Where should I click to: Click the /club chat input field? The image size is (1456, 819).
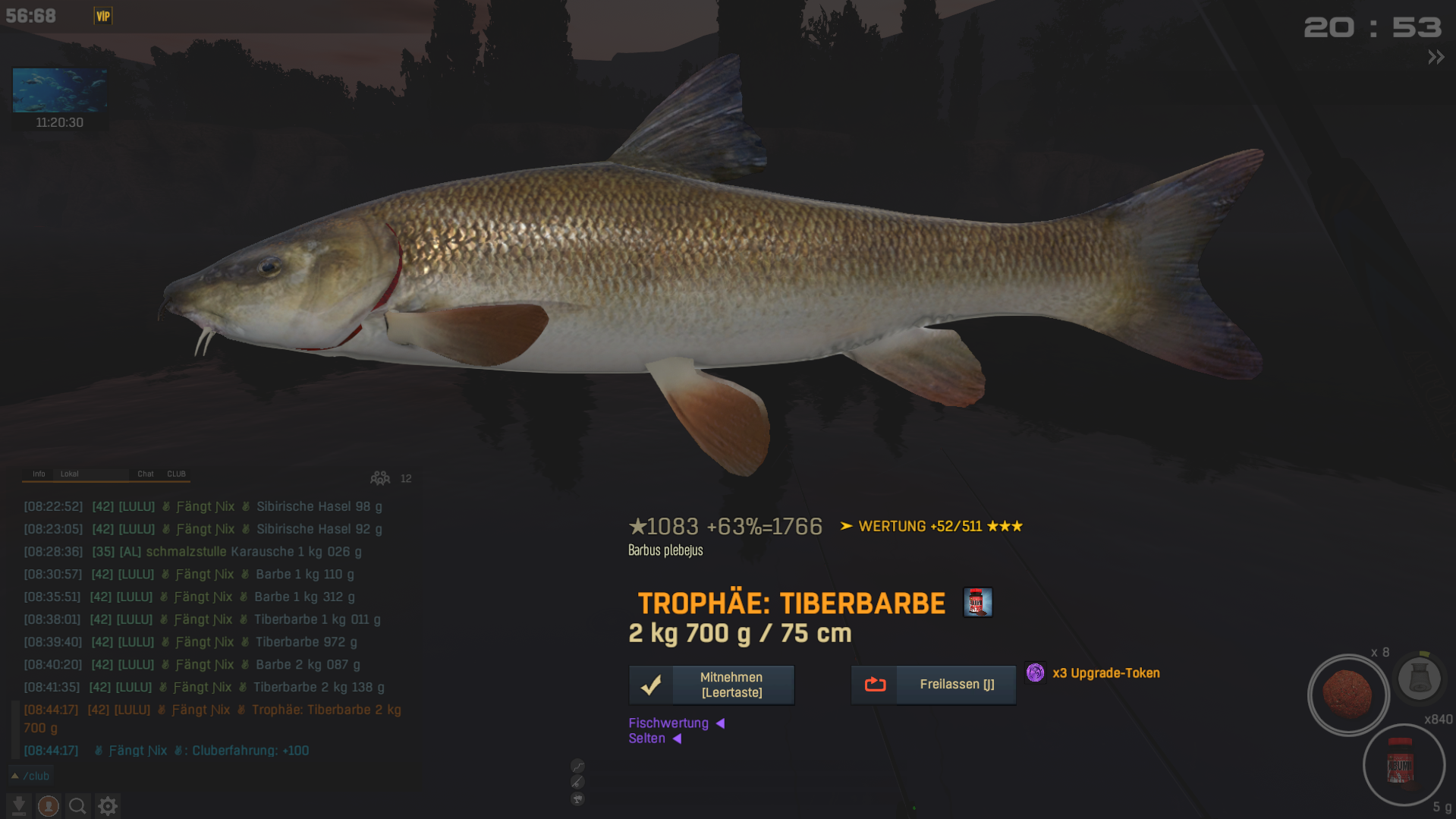pos(152,776)
